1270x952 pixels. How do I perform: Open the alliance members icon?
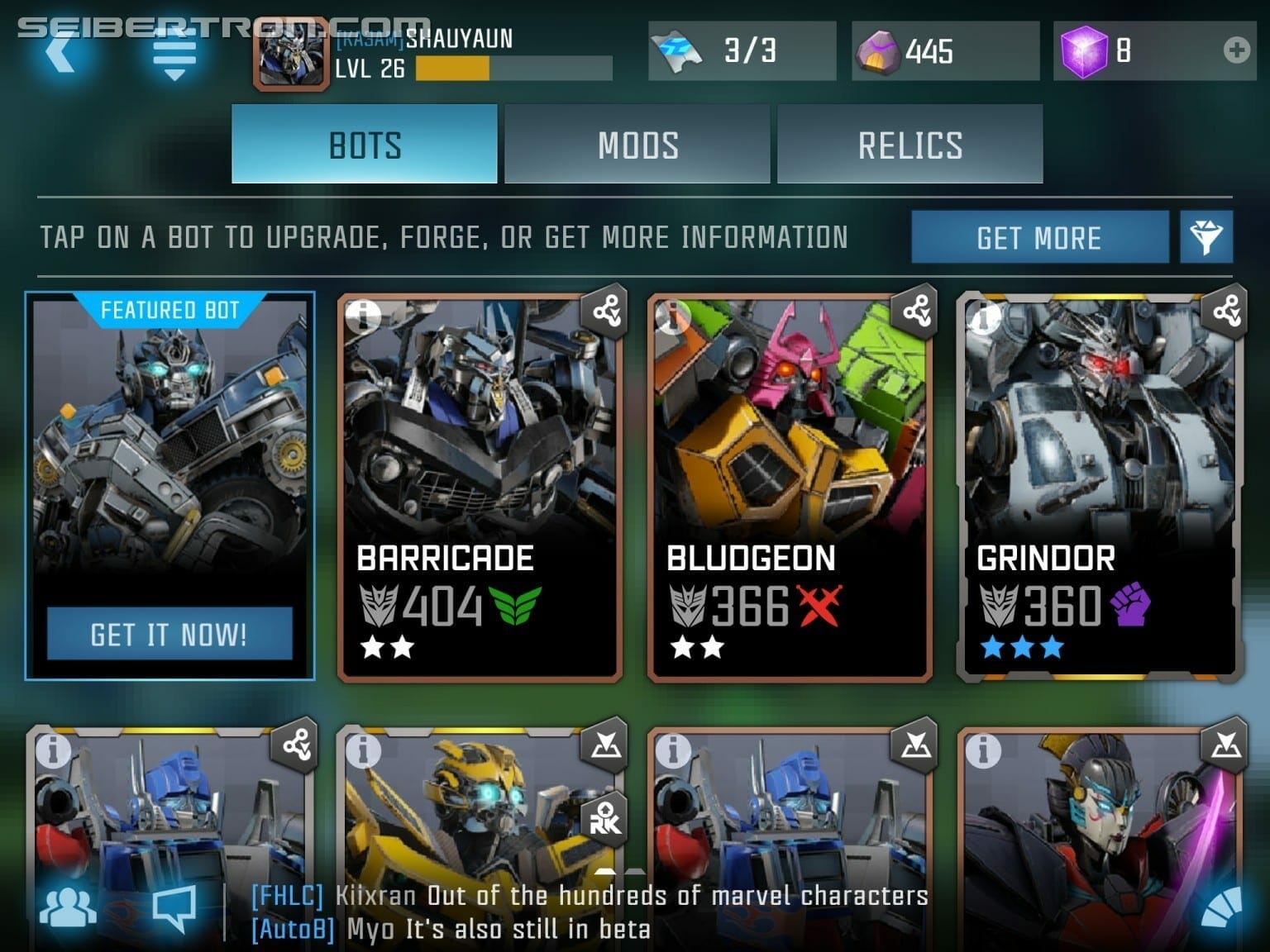[x=68, y=907]
